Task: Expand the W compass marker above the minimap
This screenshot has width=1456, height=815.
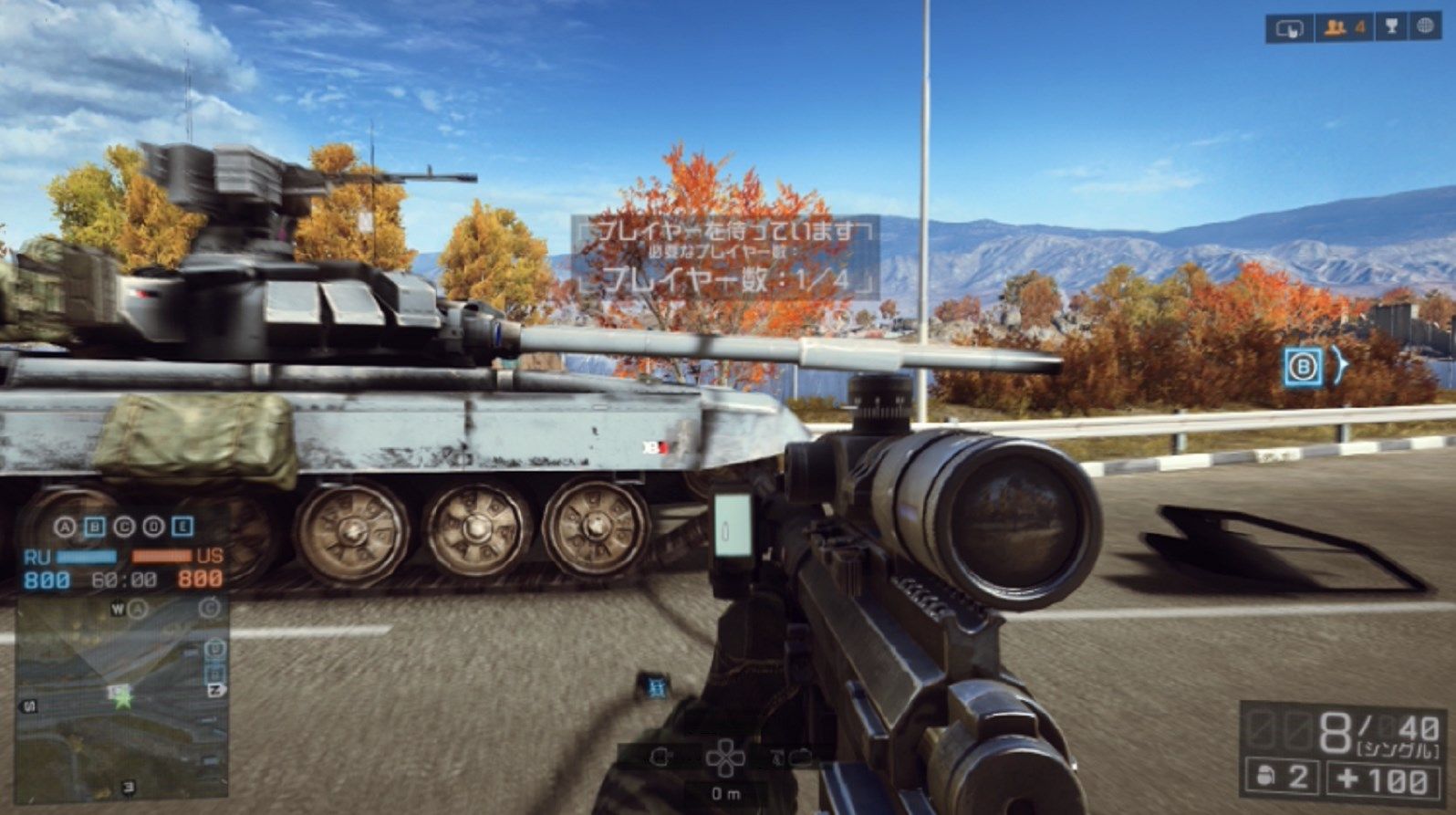Action: (119, 610)
